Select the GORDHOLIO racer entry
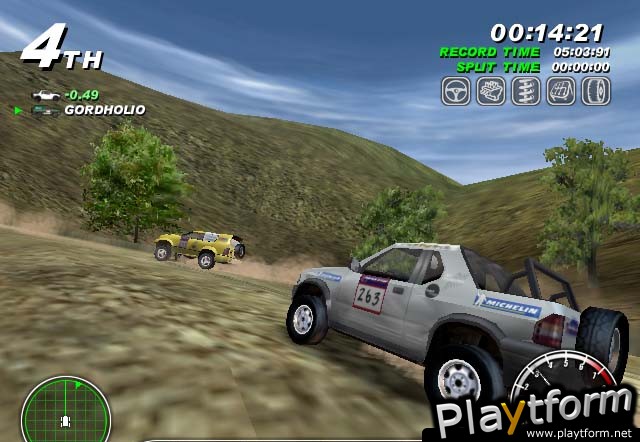The height and width of the screenshot is (442, 640). pyautogui.click(x=104, y=110)
